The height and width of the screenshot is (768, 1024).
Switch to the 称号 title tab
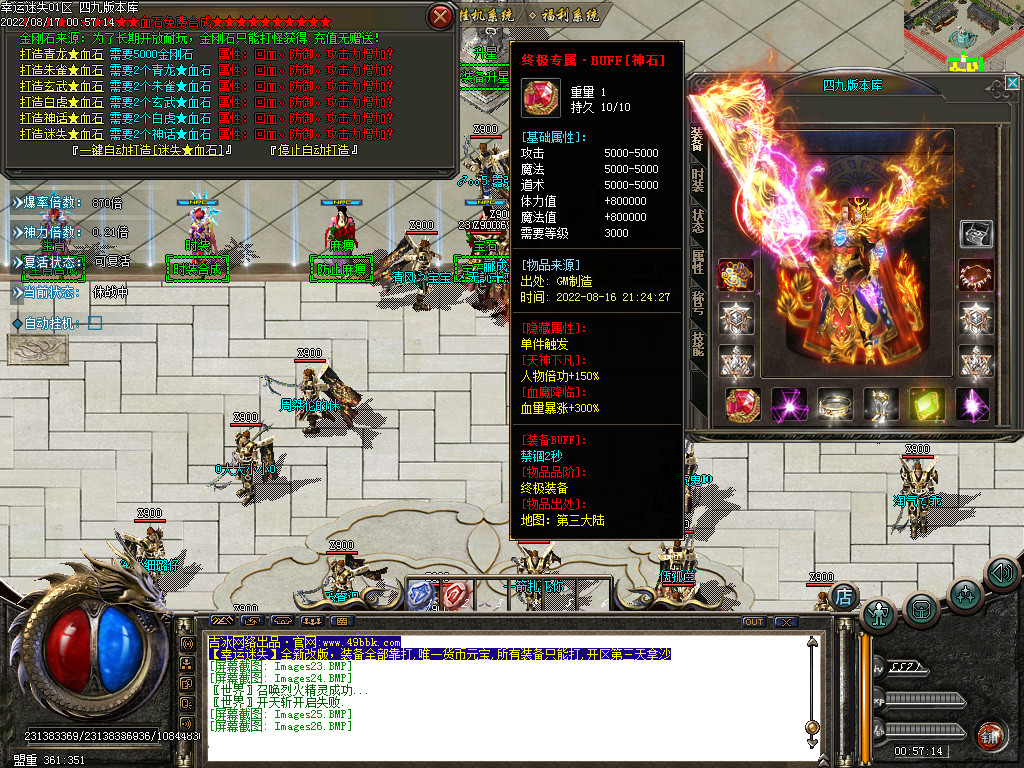tap(698, 303)
